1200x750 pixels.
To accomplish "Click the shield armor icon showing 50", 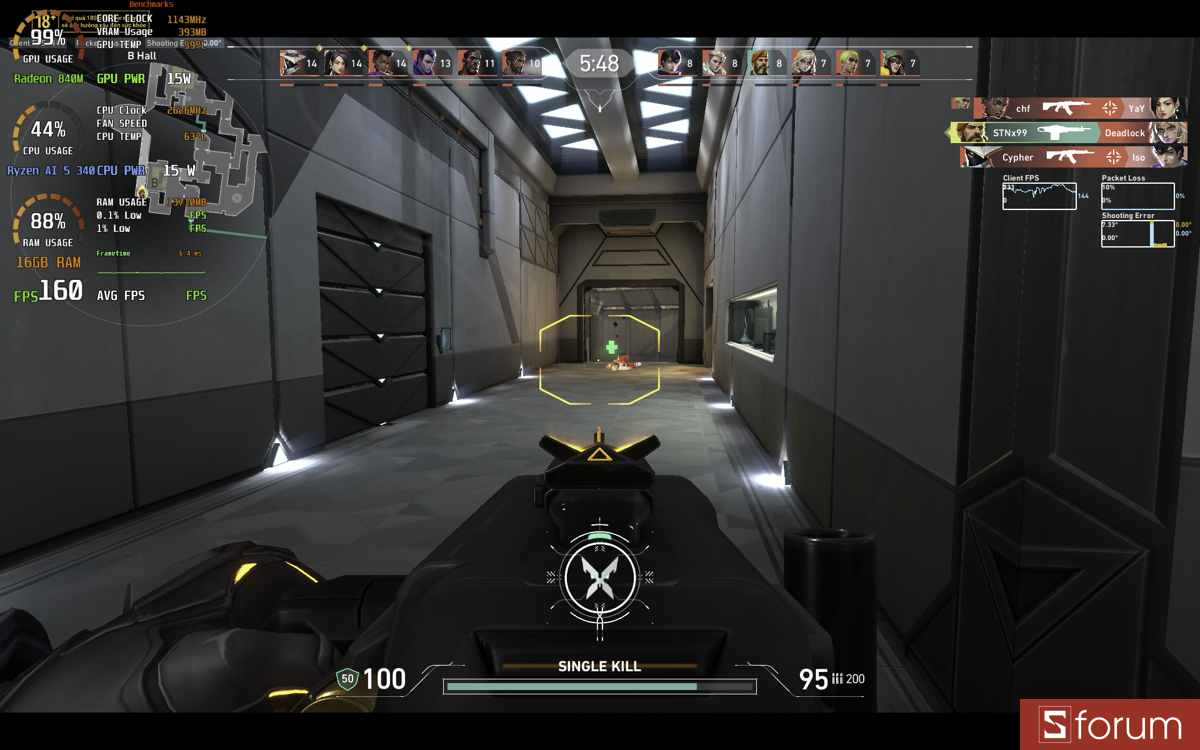I will (x=348, y=679).
